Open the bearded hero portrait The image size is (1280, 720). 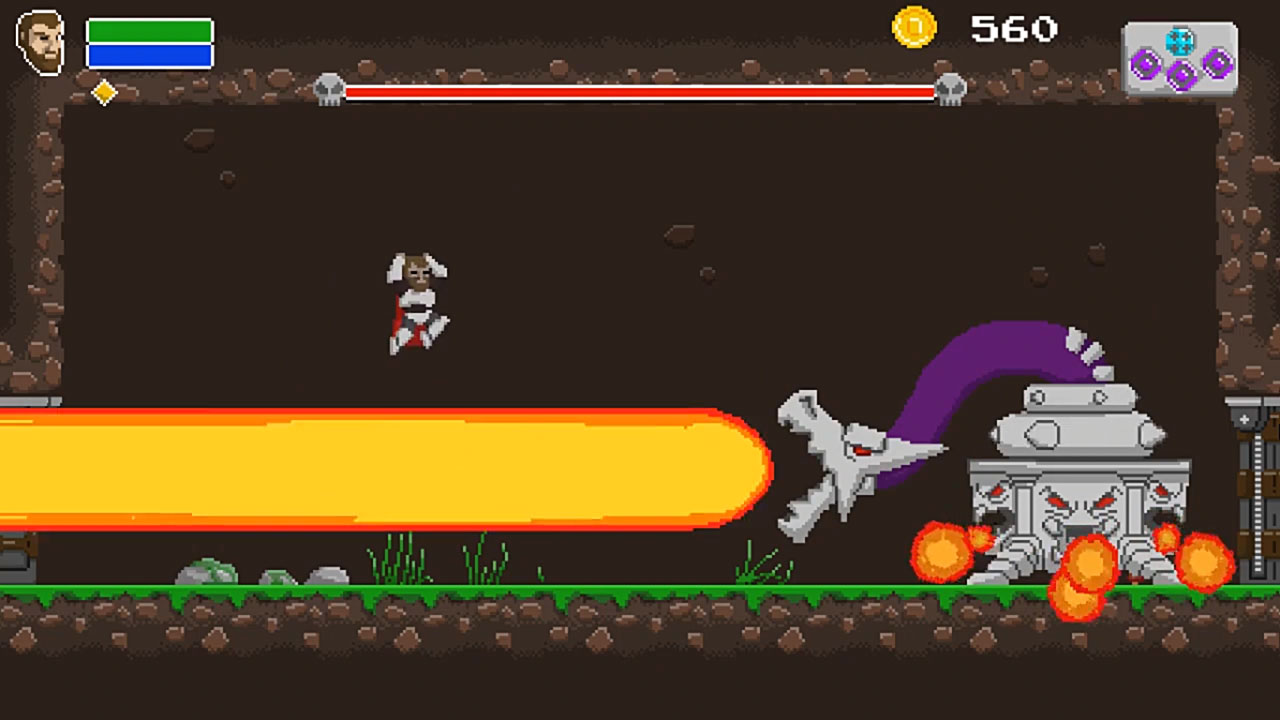(x=39, y=41)
